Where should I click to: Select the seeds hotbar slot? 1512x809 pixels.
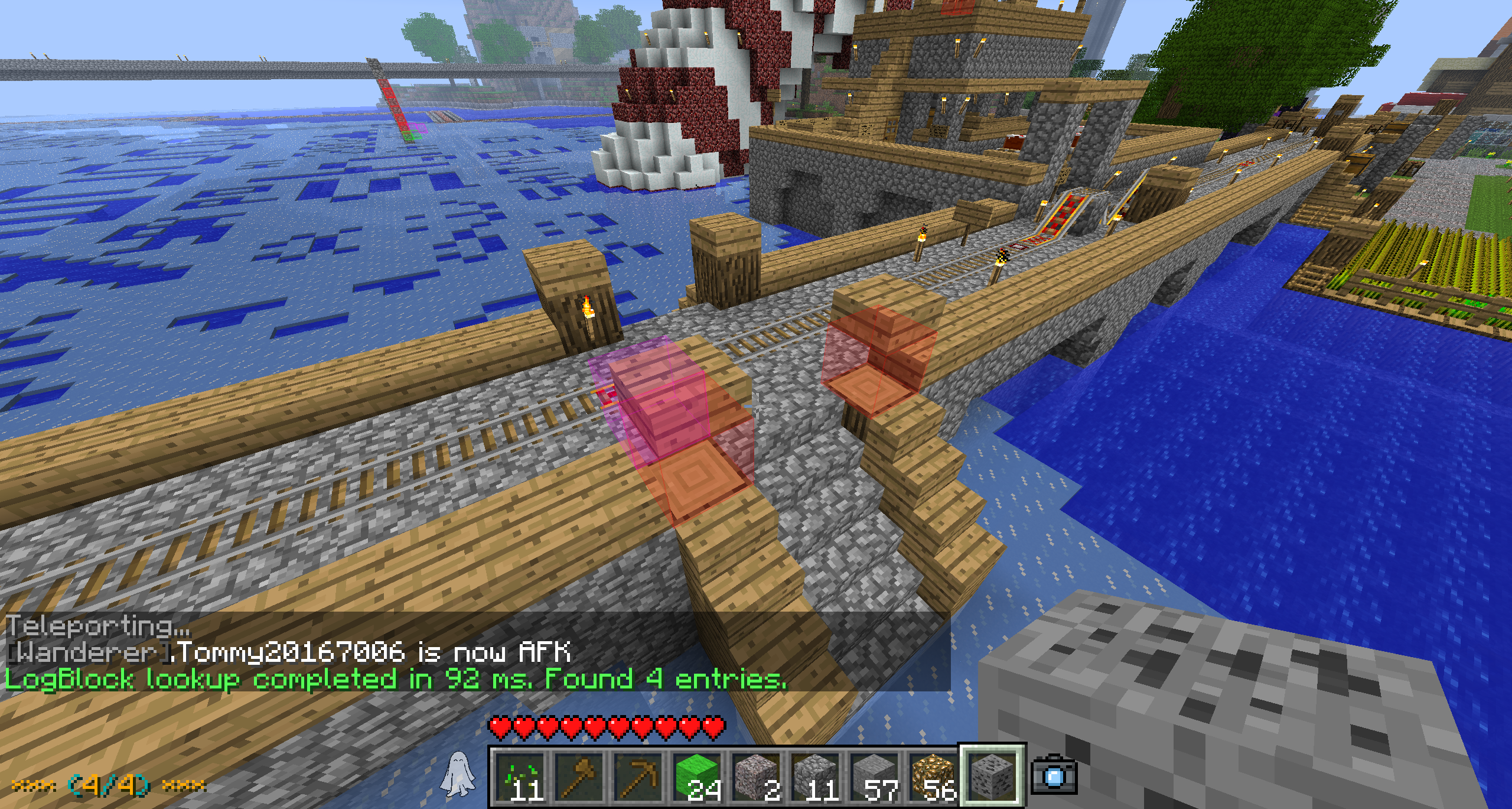pyautogui.click(x=520, y=776)
